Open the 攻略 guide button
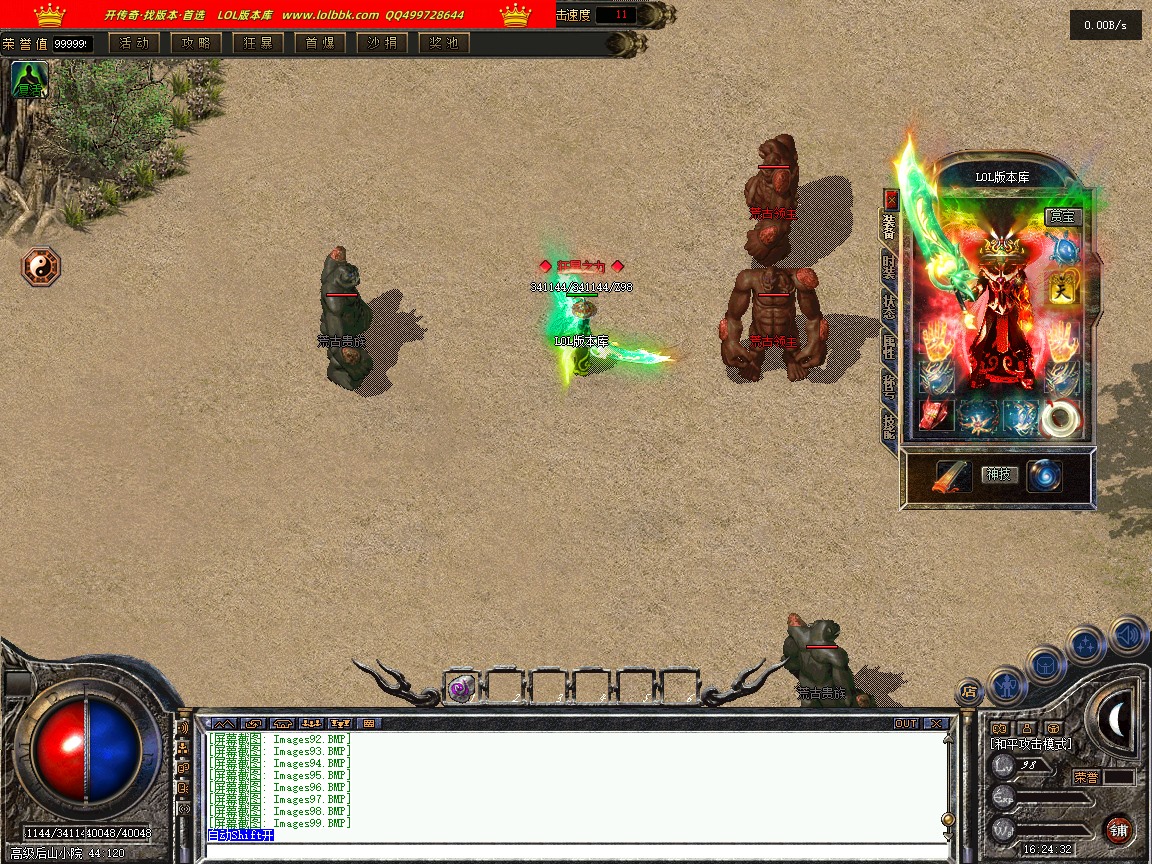Image resolution: width=1152 pixels, height=864 pixels. tap(196, 43)
